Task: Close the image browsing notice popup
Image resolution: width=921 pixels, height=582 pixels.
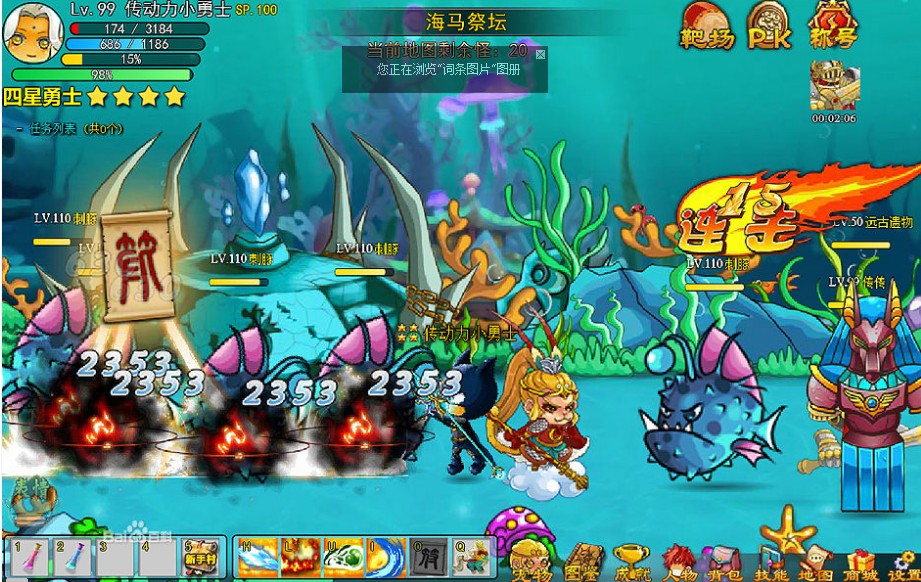Action: [540, 53]
